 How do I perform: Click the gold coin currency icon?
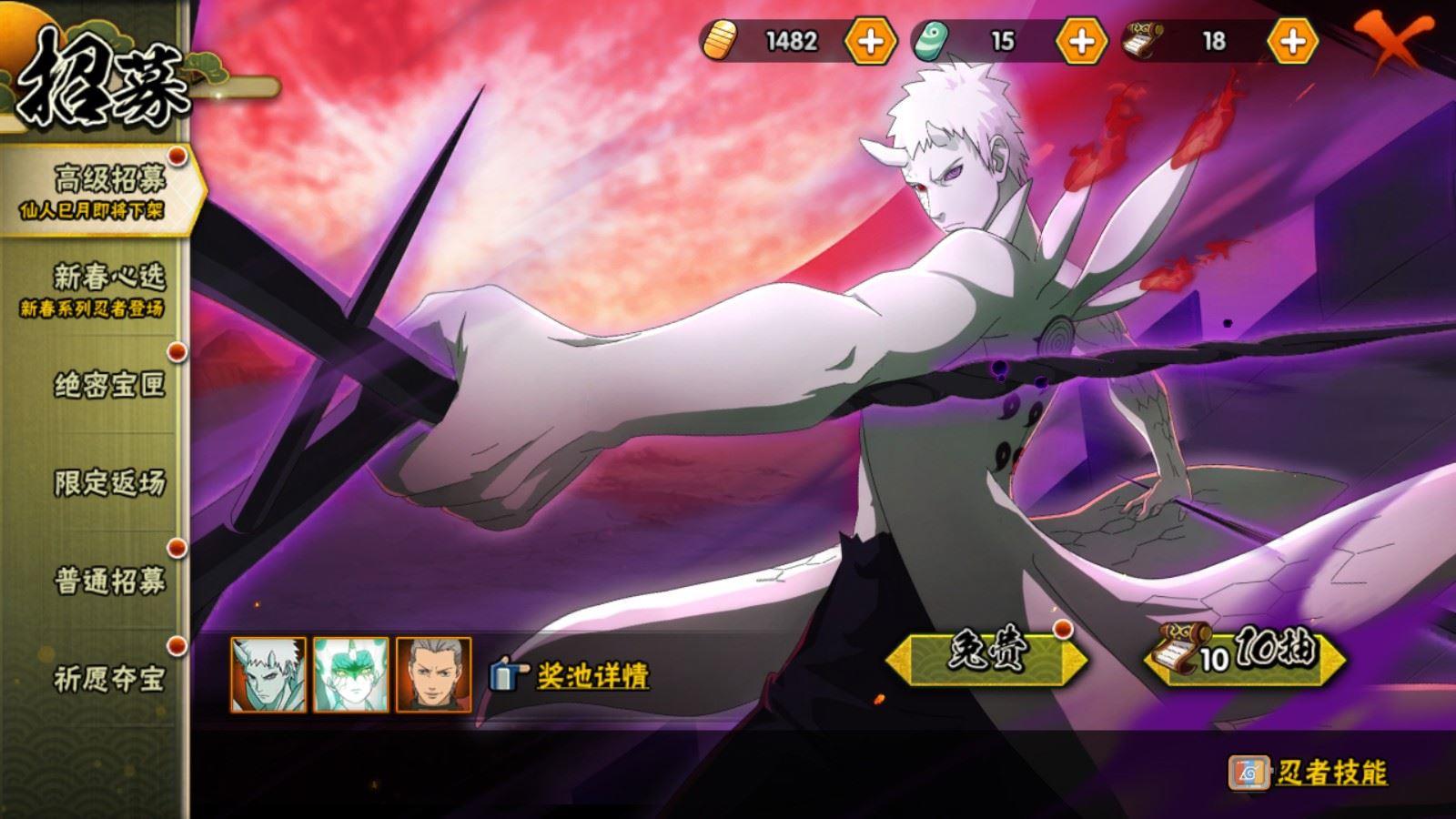tap(720, 41)
